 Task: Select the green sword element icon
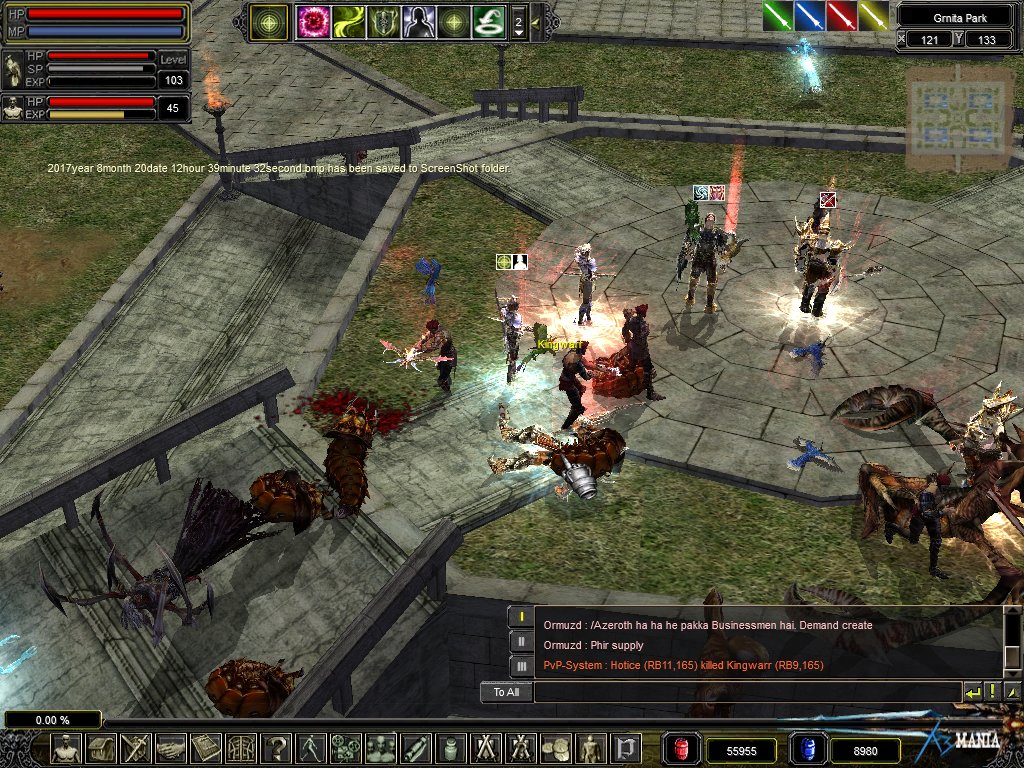click(x=778, y=15)
